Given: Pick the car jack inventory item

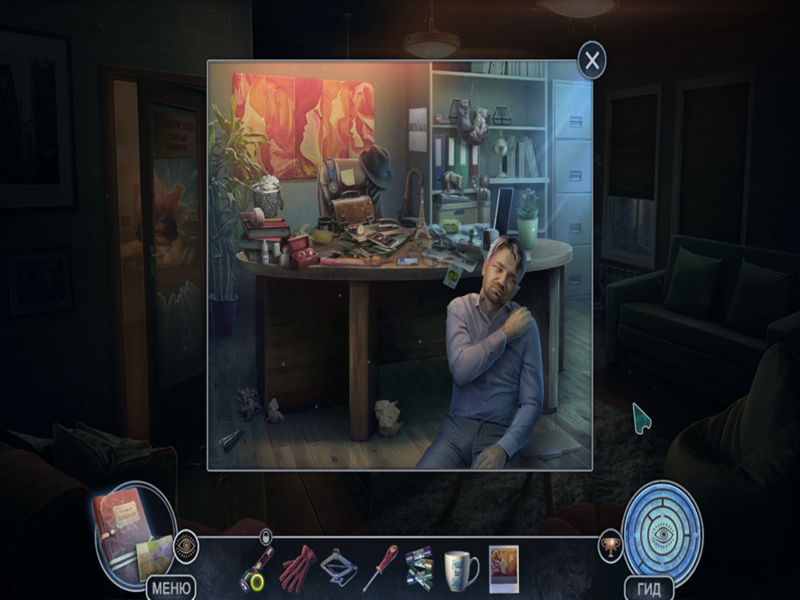Looking at the screenshot, I should [x=339, y=569].
